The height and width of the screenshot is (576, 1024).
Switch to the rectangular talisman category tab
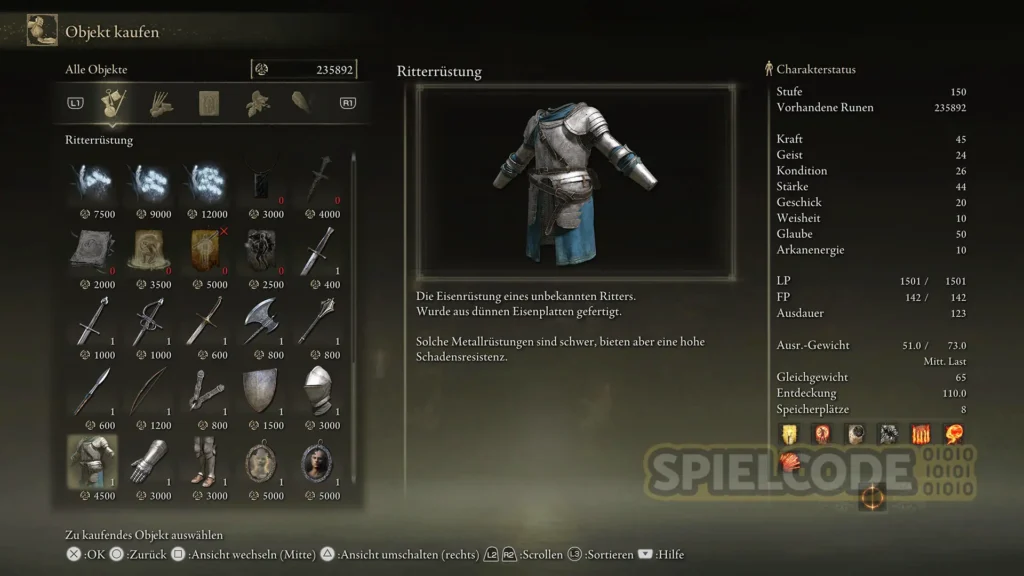[x=210, y=103]
